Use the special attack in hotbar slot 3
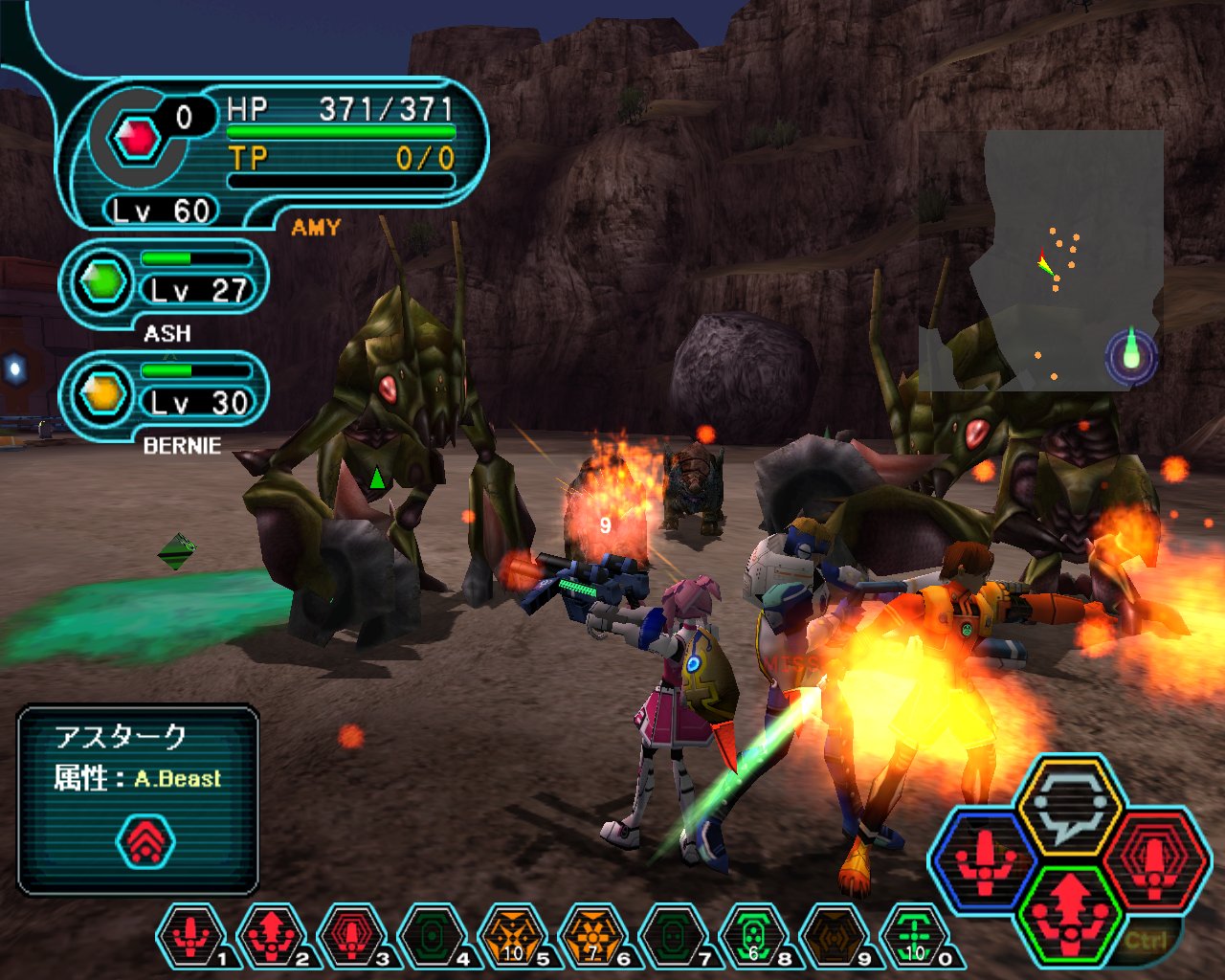The height and width of the screenshot is (980, 1225). click(x=352, y=935)
